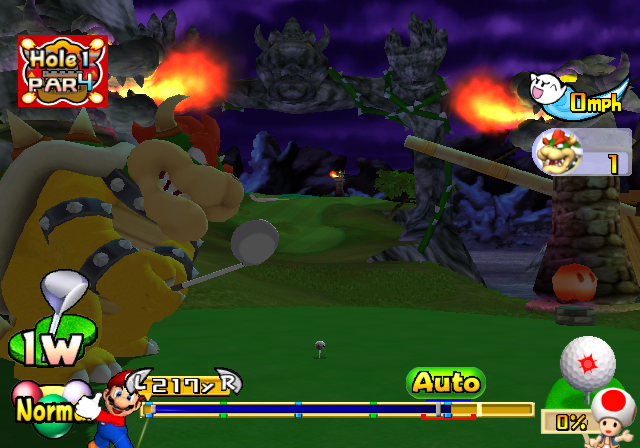Change the Normal shot type selector
The height and width of the screenshot is (448, 640).
[x=42, y=408]
